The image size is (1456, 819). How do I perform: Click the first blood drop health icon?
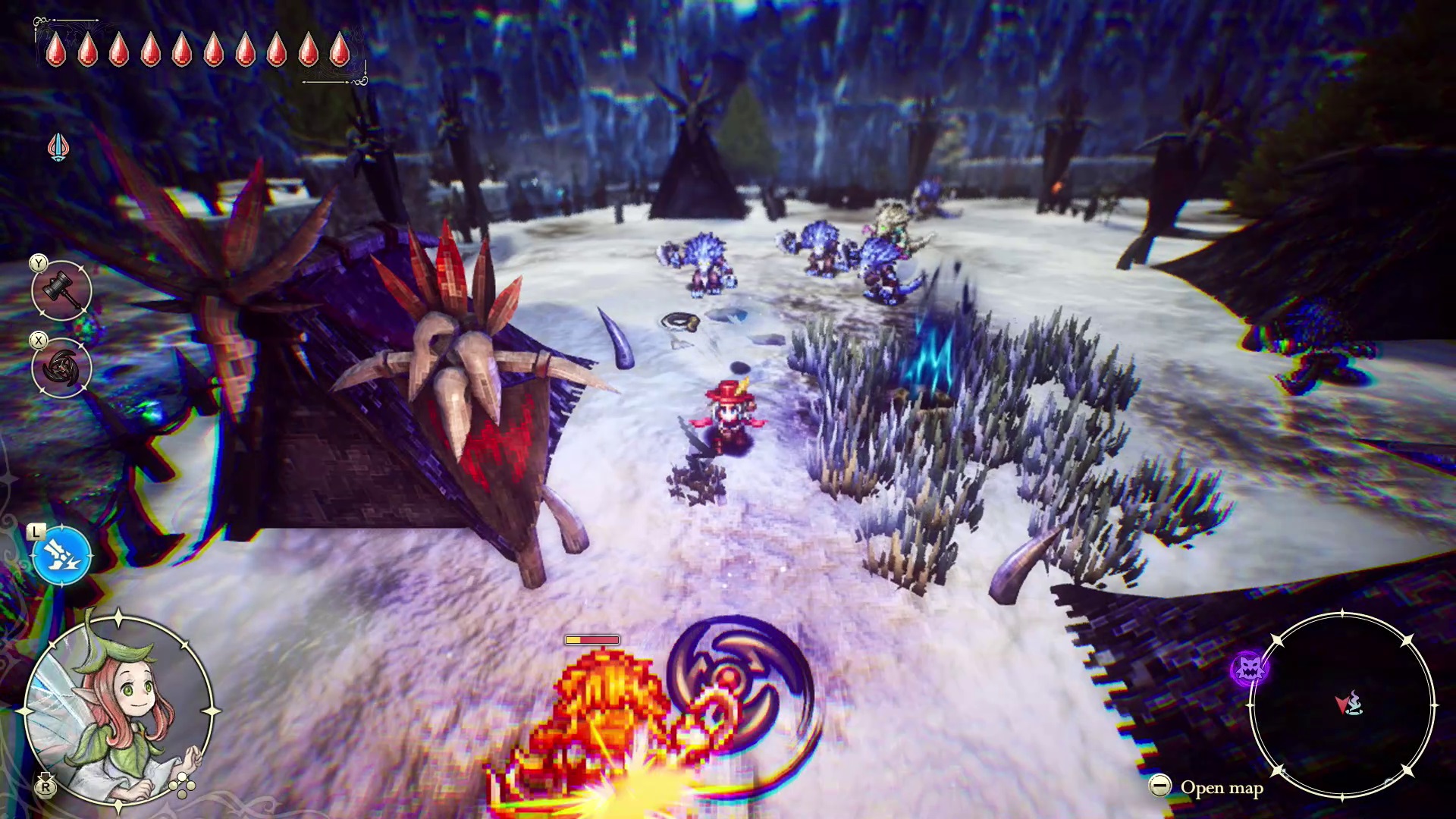tap(57, 52)
